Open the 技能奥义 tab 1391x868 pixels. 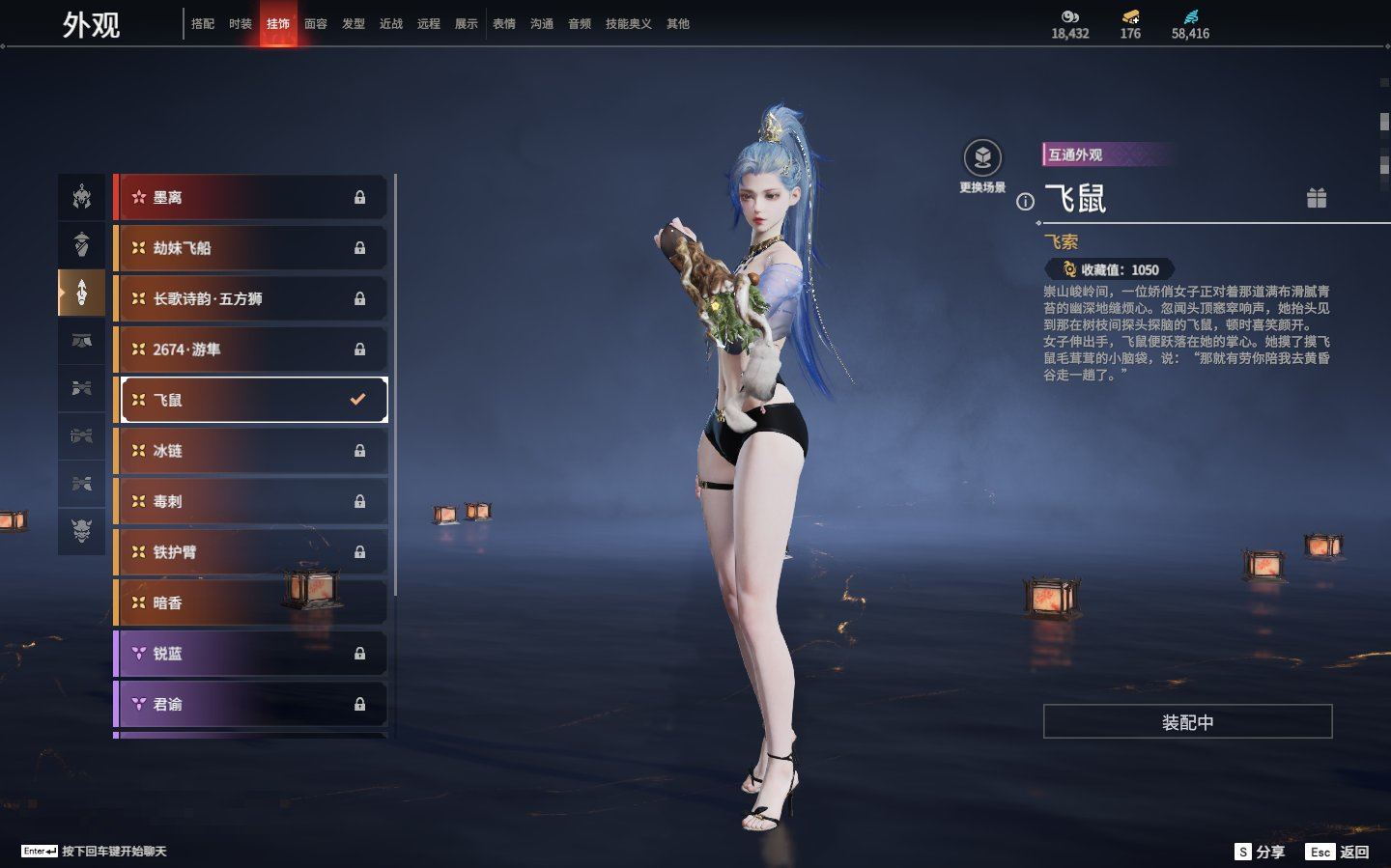(x=628, y=24)
